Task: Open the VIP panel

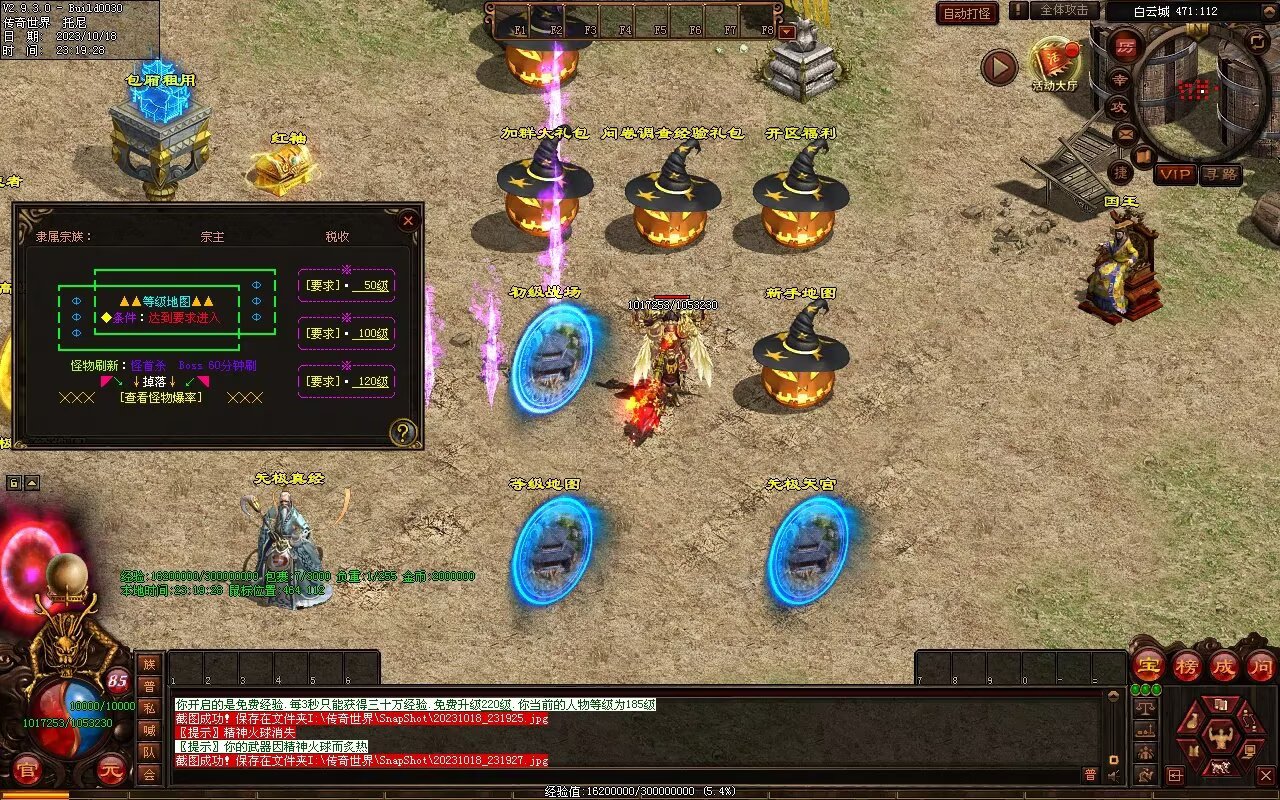Action: point(1176,174)
